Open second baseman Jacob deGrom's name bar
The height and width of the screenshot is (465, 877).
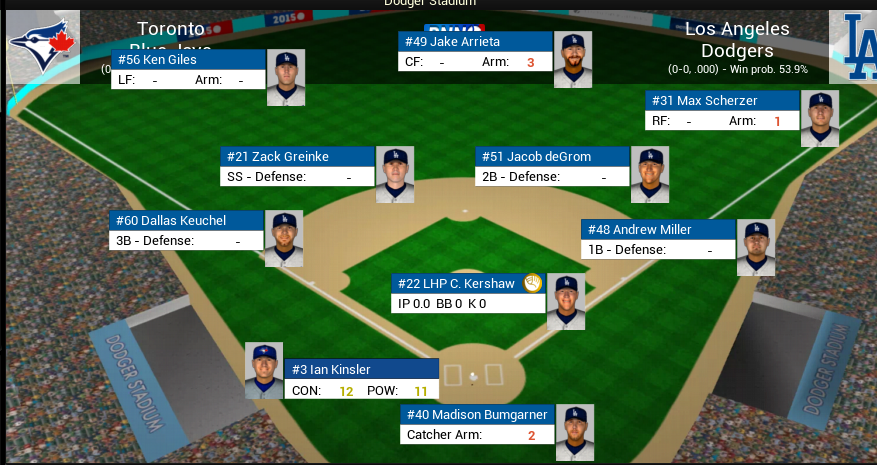[552, 157]
